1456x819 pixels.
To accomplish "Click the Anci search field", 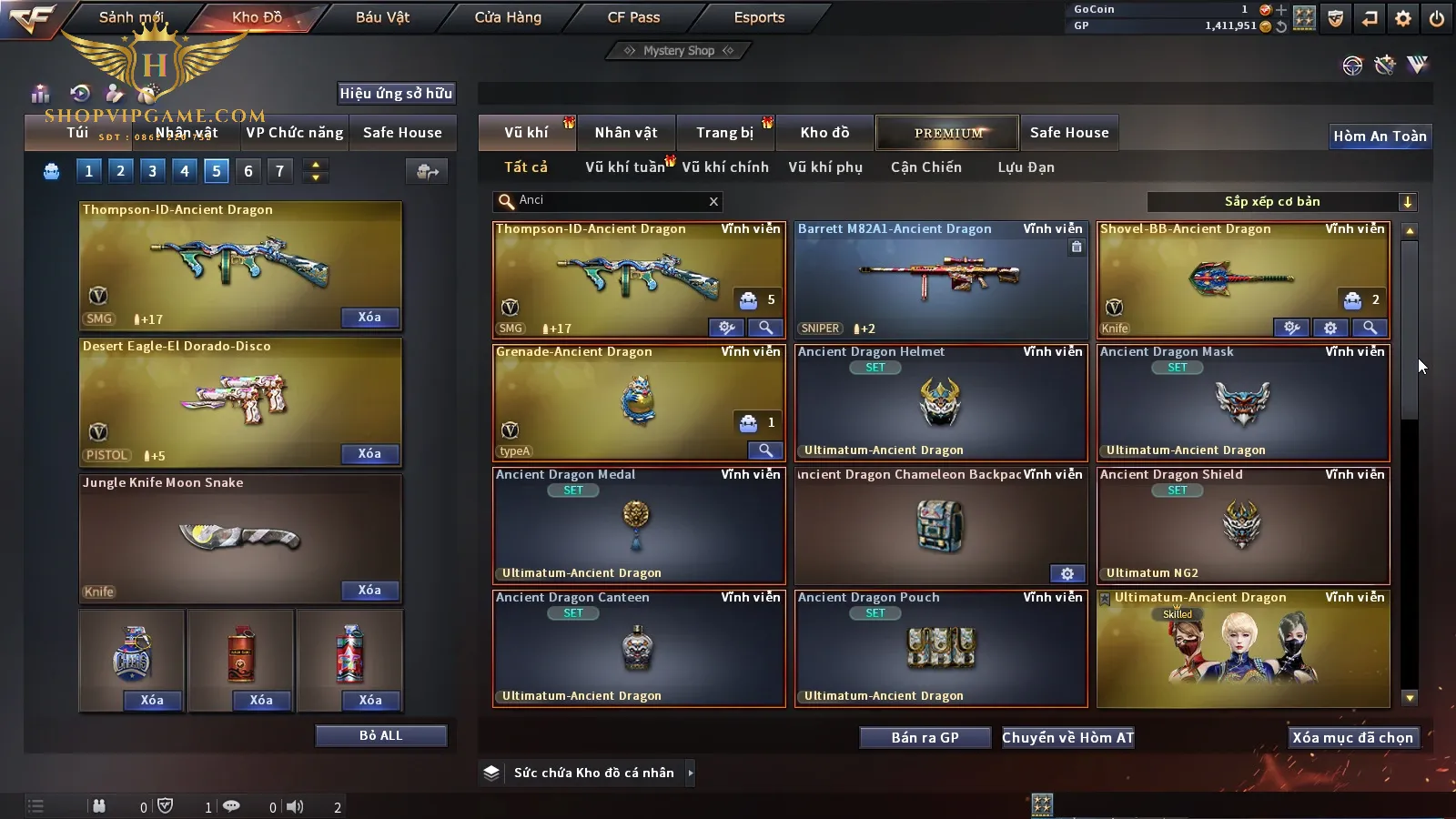I will 610,201.
